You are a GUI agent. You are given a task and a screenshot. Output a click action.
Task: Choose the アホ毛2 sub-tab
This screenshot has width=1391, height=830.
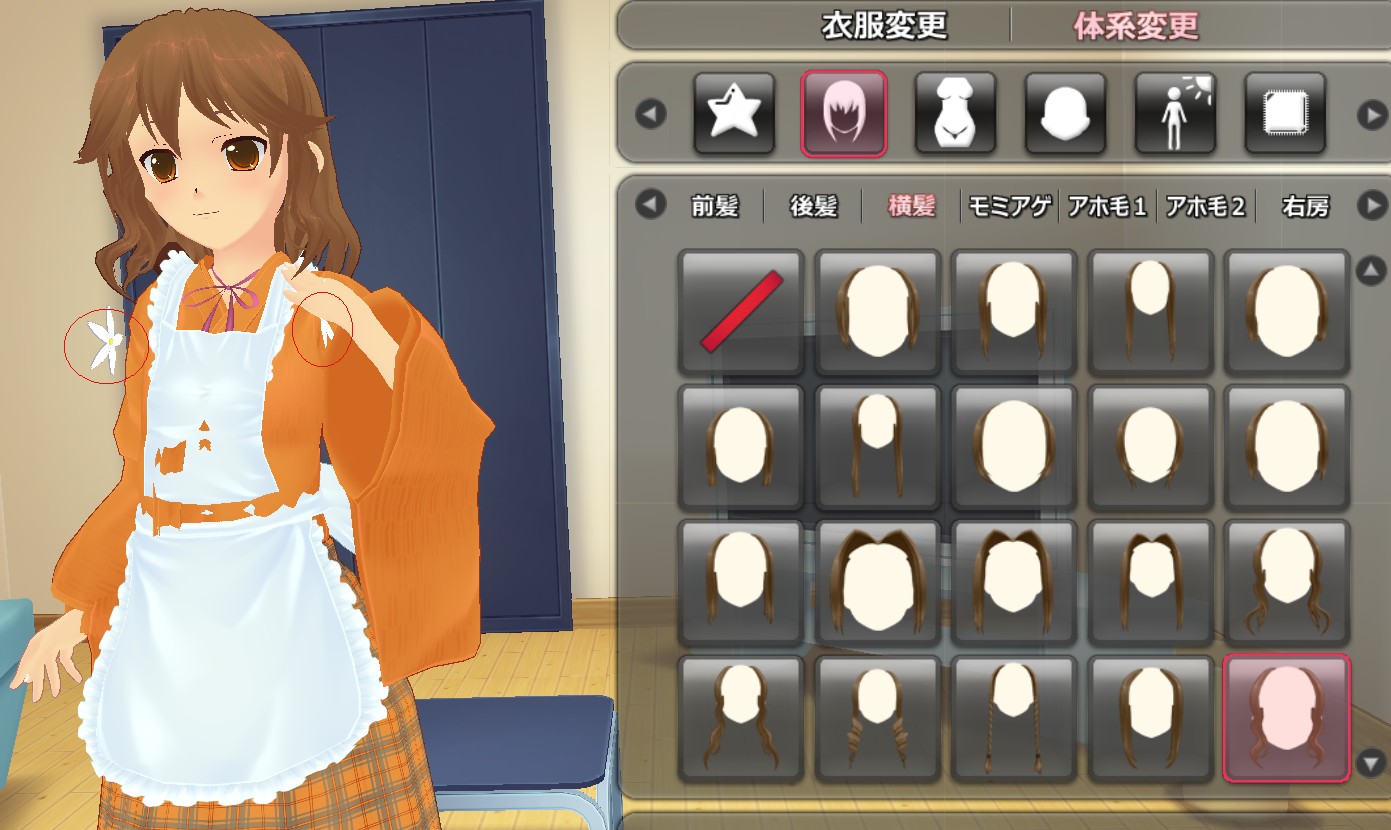click(x=1206, y=207)
